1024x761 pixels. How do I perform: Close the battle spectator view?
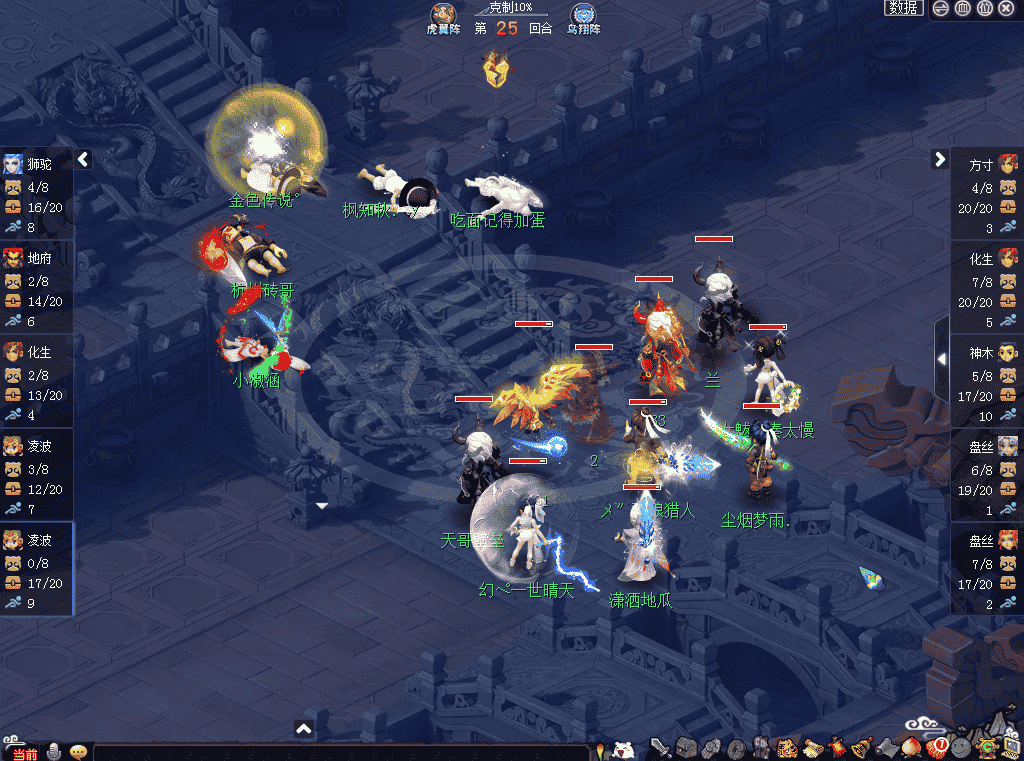(1008, 8)
